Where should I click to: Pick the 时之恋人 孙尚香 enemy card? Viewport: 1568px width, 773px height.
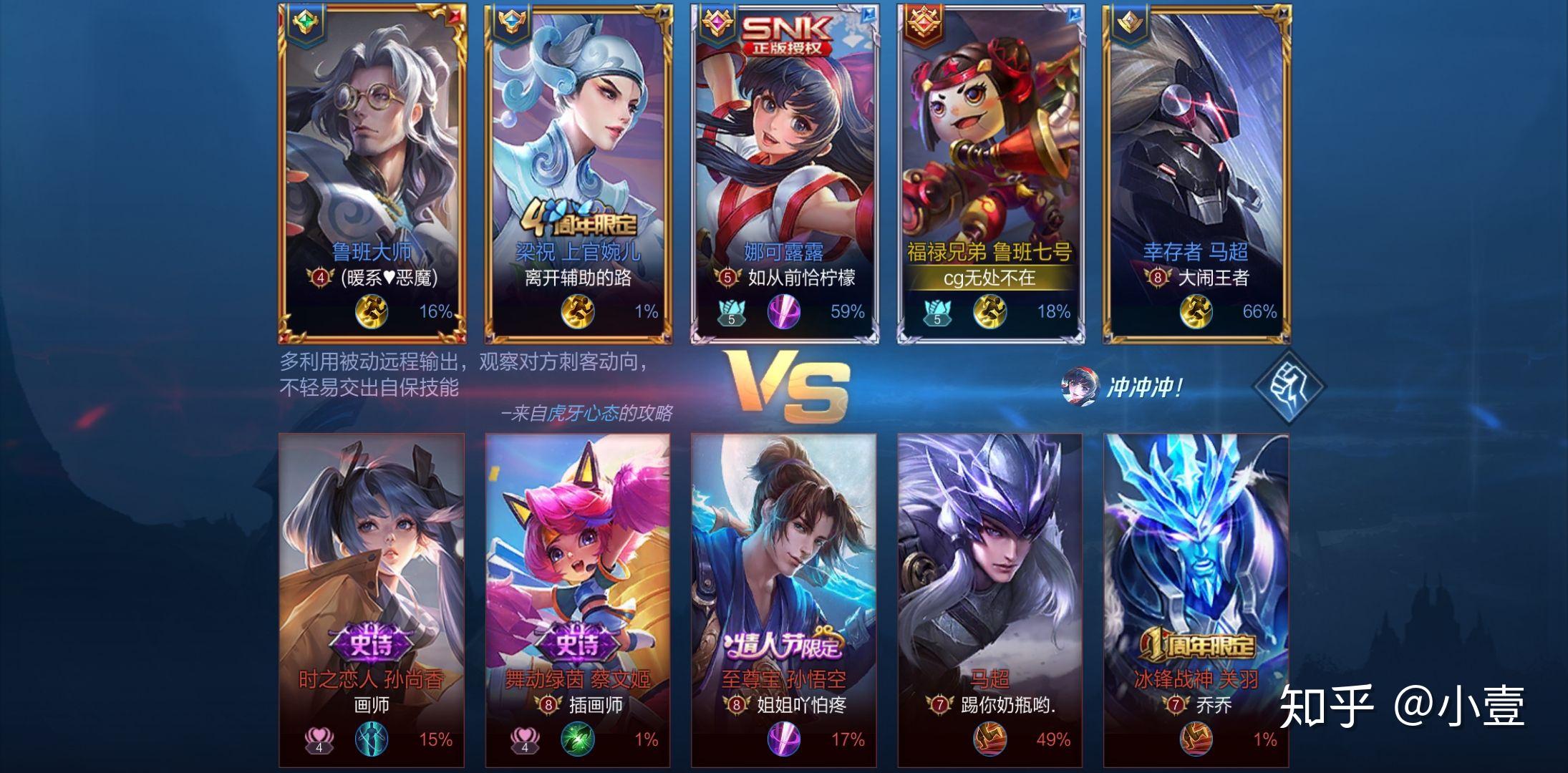click(x=372, y=600)
